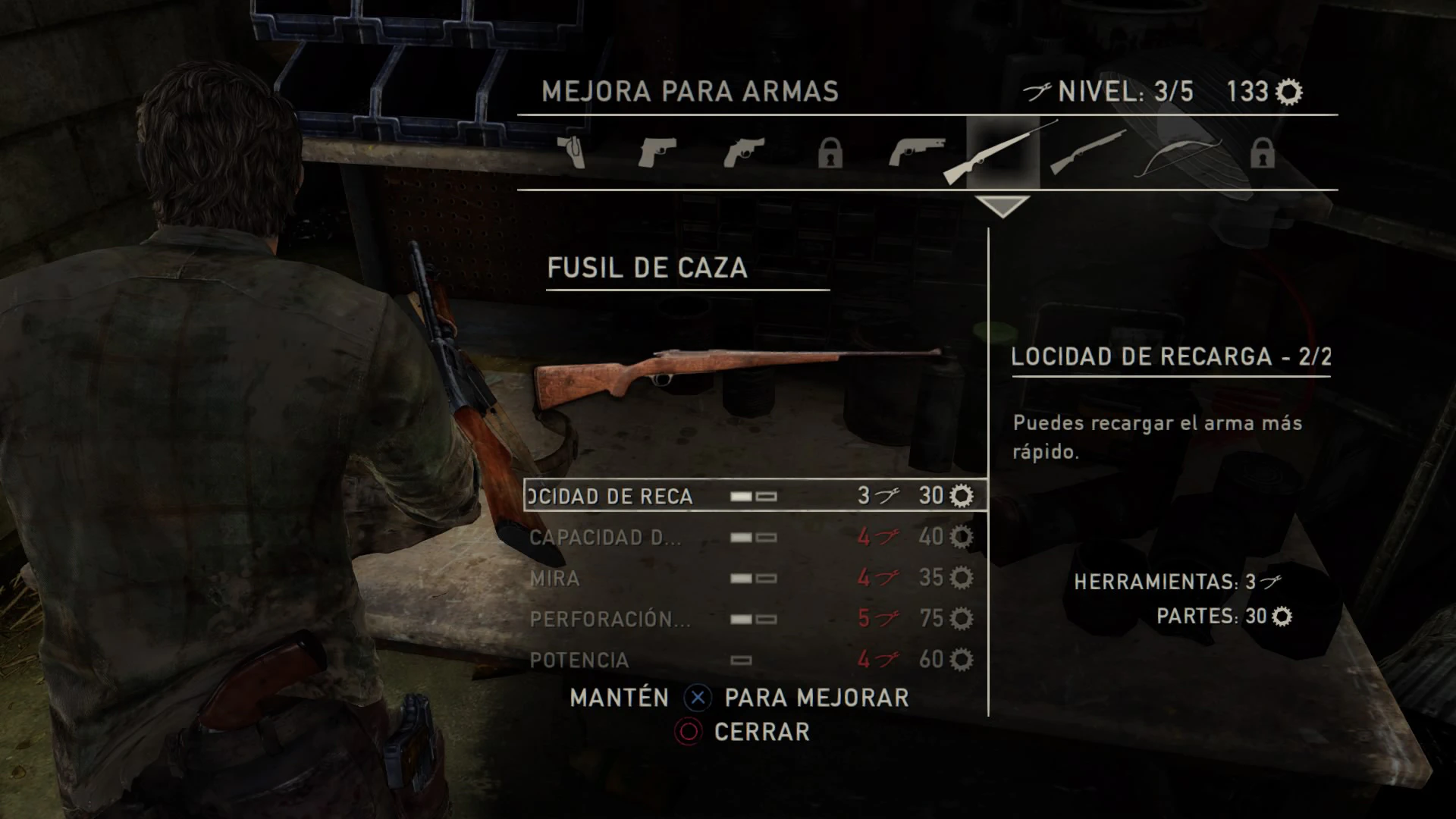The image size is (1456, 819).
Task: Choose the revolver weapon tab
Action: [743, 153]
